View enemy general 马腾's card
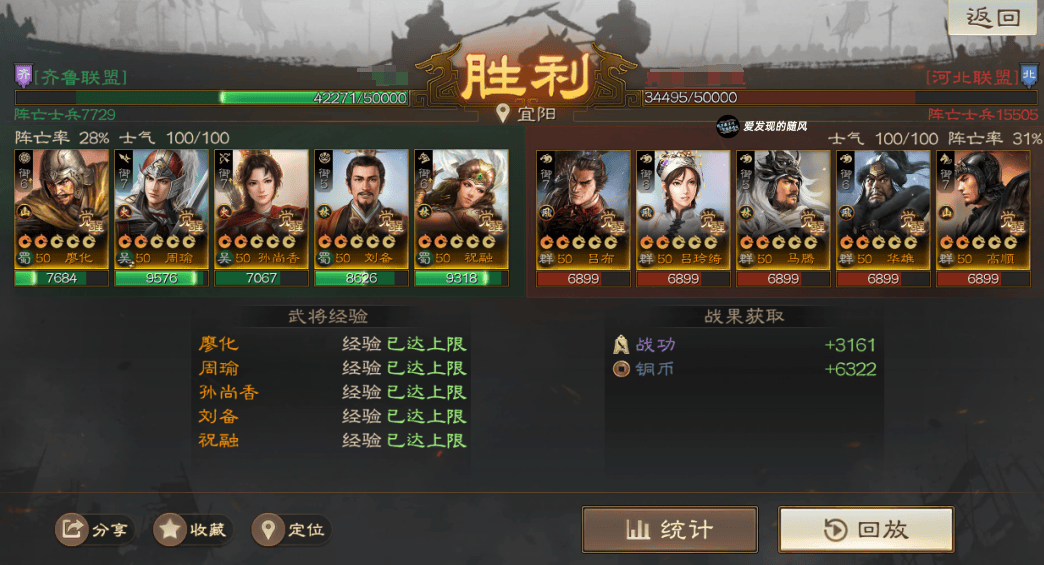 (783, 209)
